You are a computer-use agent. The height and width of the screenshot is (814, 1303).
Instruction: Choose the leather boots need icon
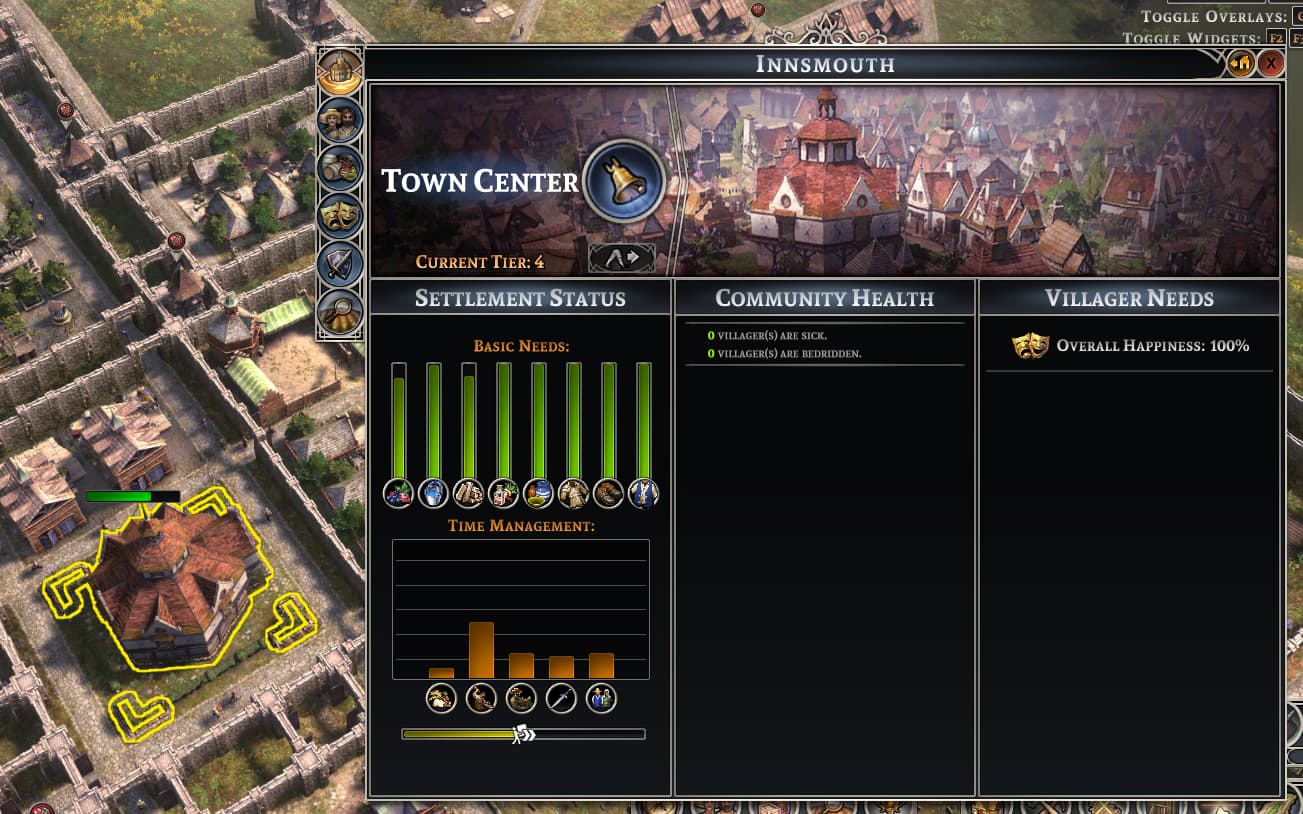coord(608,493)
